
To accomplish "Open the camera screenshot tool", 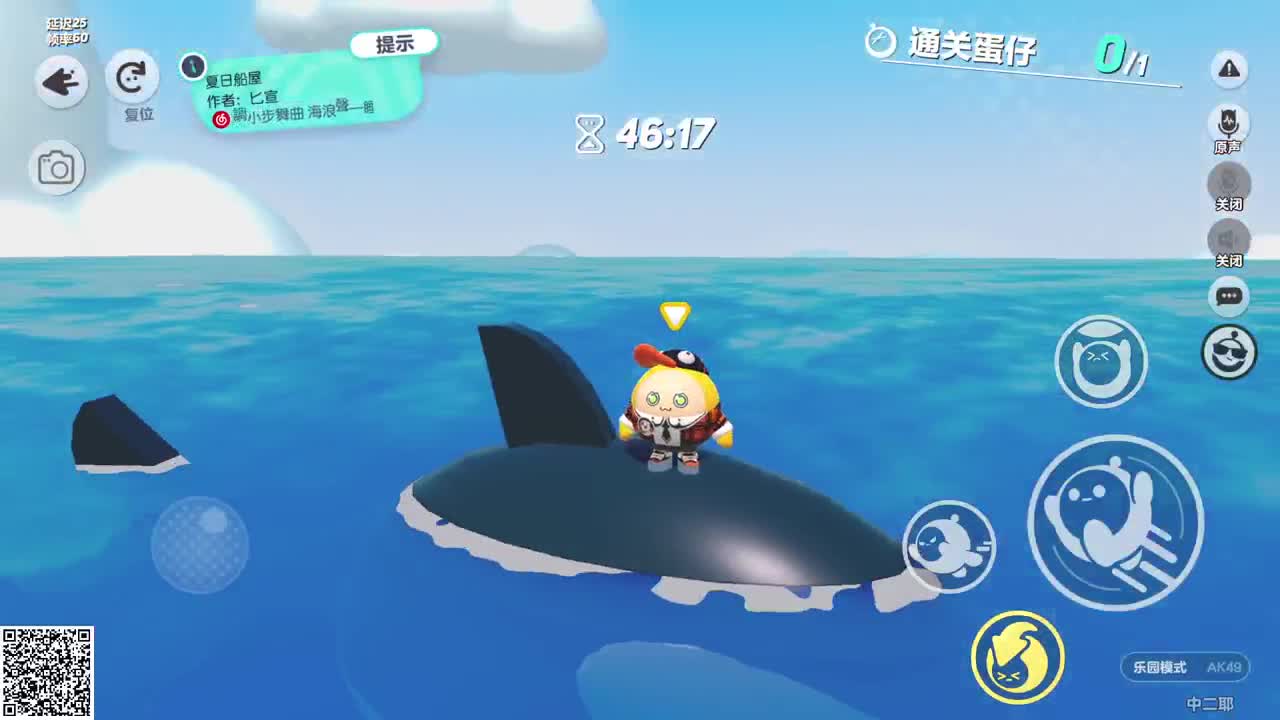I will coord(58,167).
